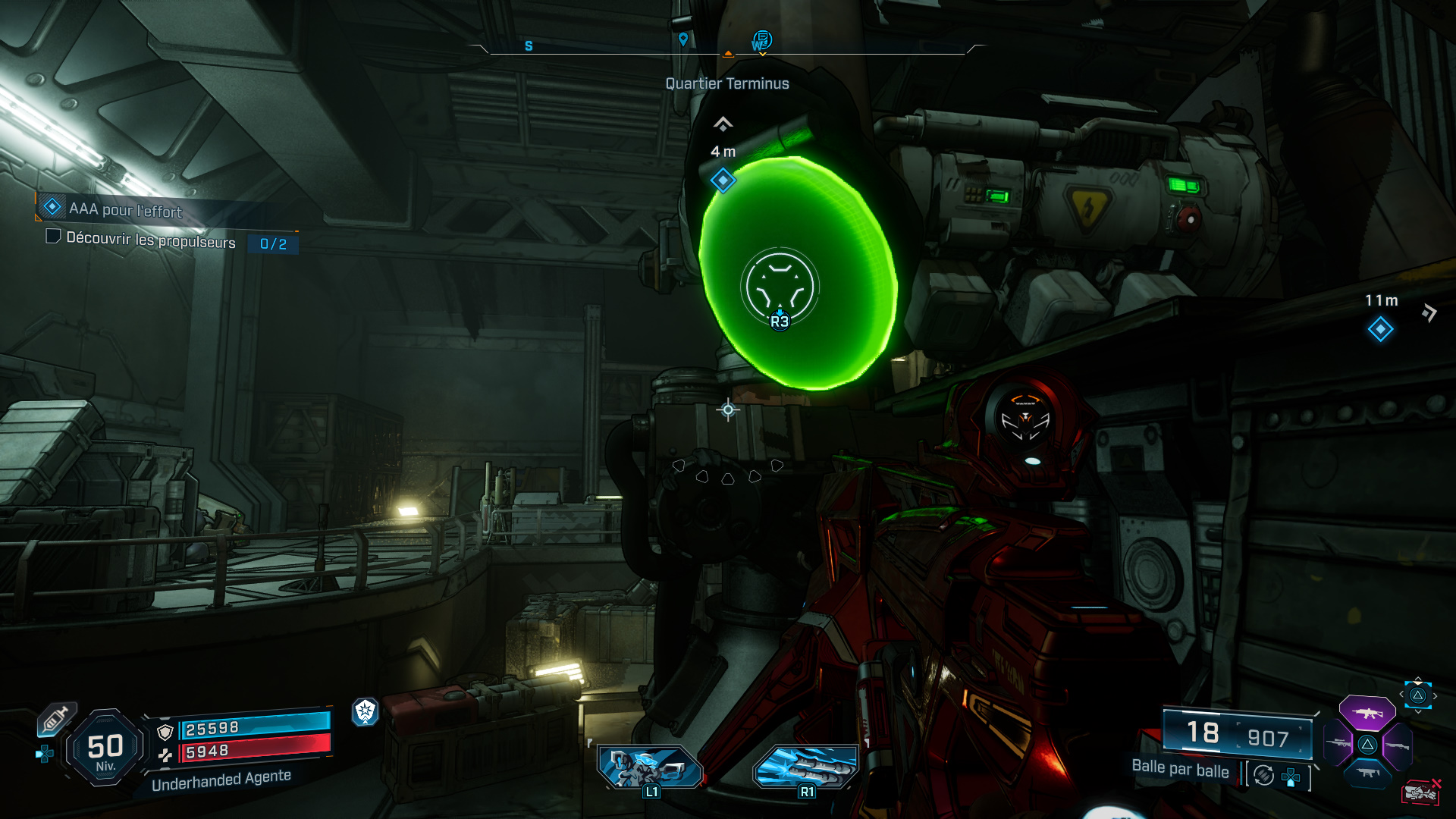Click the shield buff status icon

[366, 711]
